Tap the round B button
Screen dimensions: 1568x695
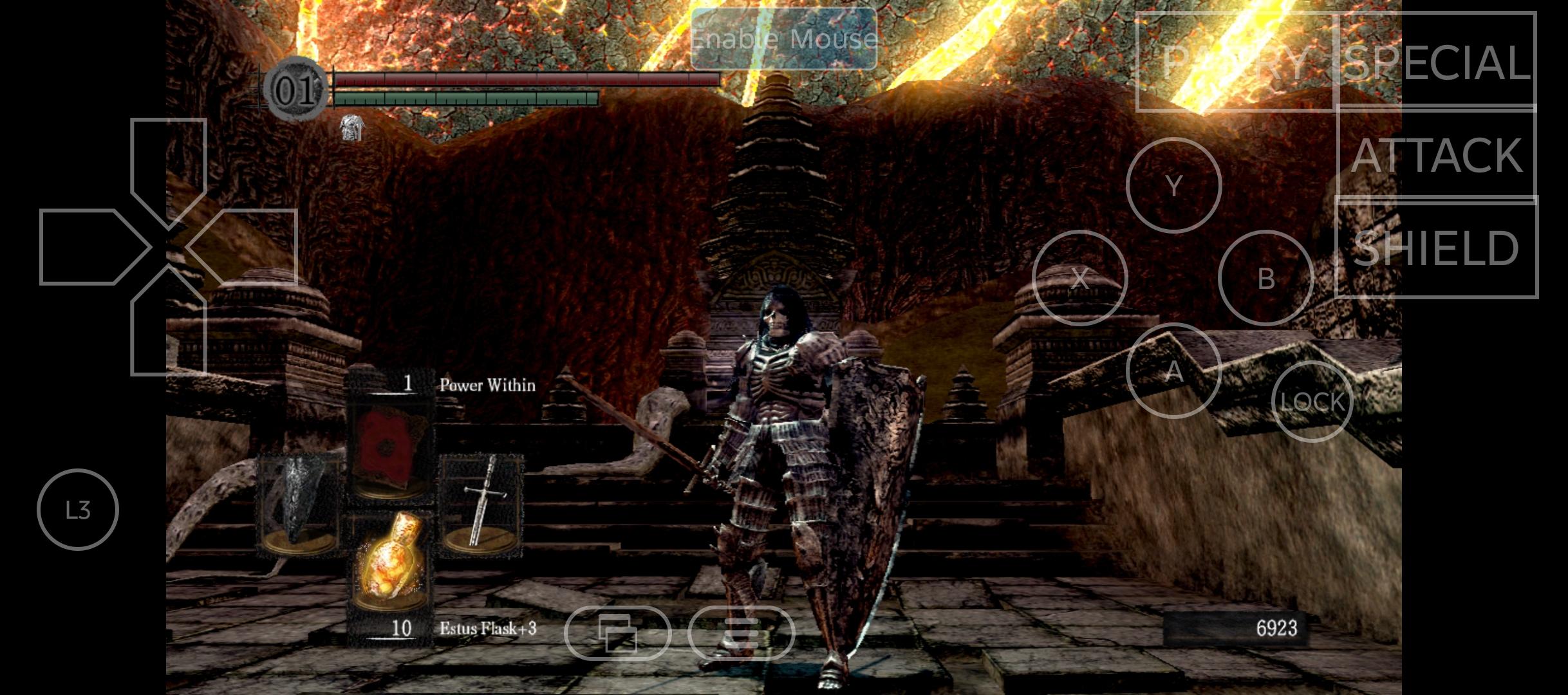click(1265, 278)
